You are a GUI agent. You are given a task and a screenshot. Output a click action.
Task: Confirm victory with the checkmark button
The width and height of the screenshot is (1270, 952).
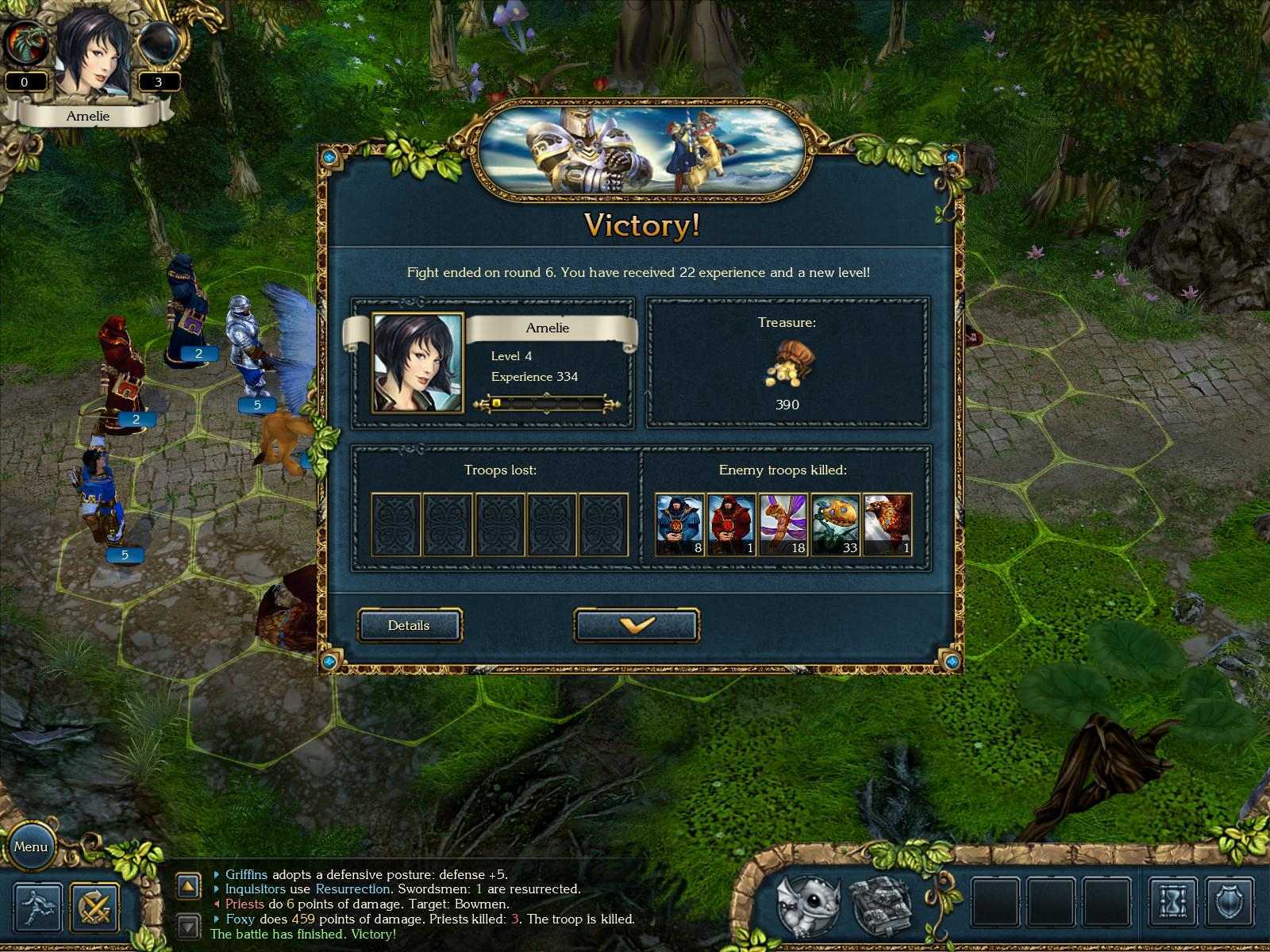click(637, 625)
